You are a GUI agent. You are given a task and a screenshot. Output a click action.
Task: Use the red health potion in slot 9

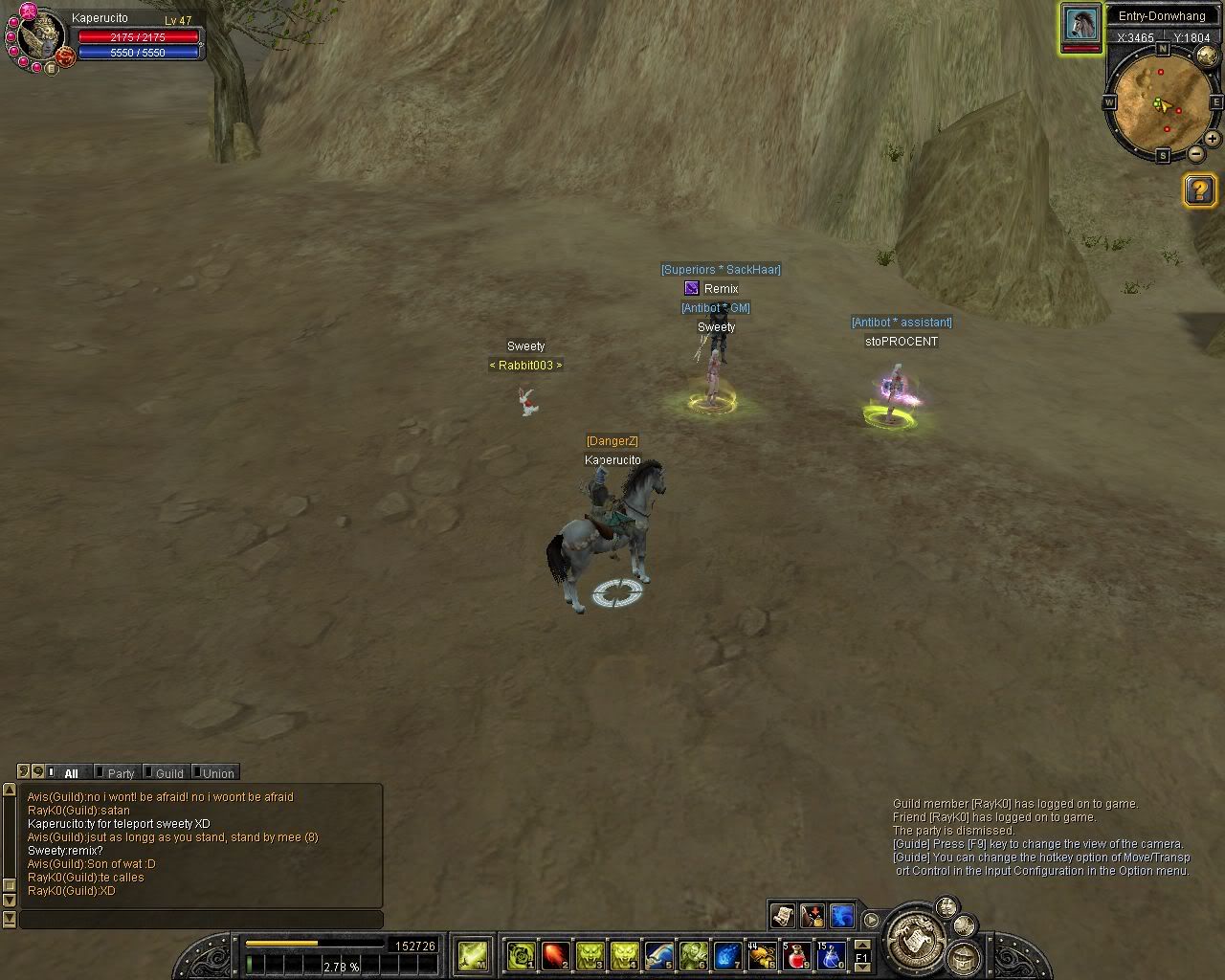(796, 955)
